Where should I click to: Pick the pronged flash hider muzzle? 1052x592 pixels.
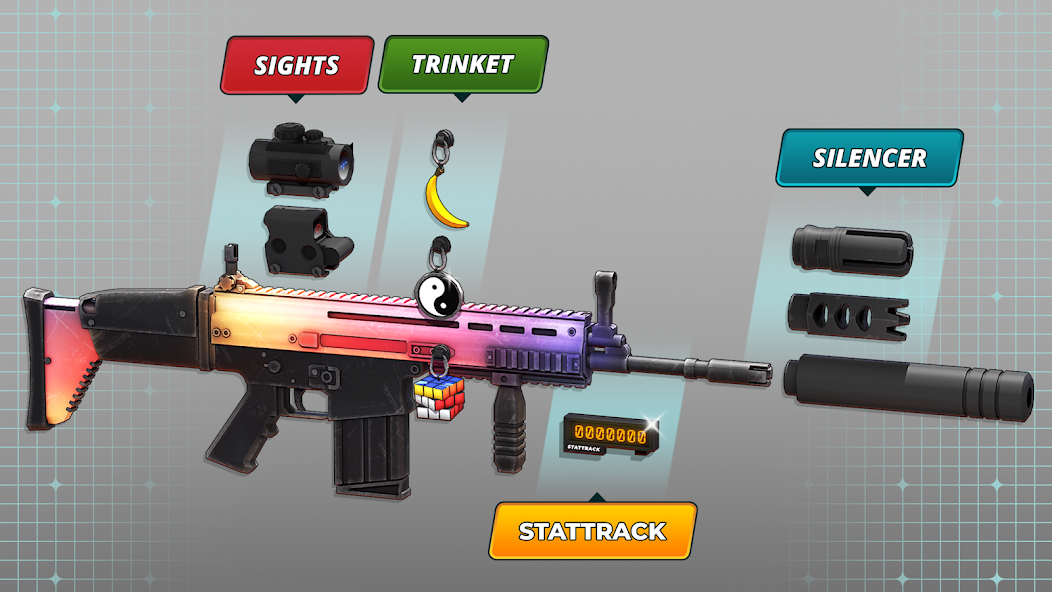[853, 251]
